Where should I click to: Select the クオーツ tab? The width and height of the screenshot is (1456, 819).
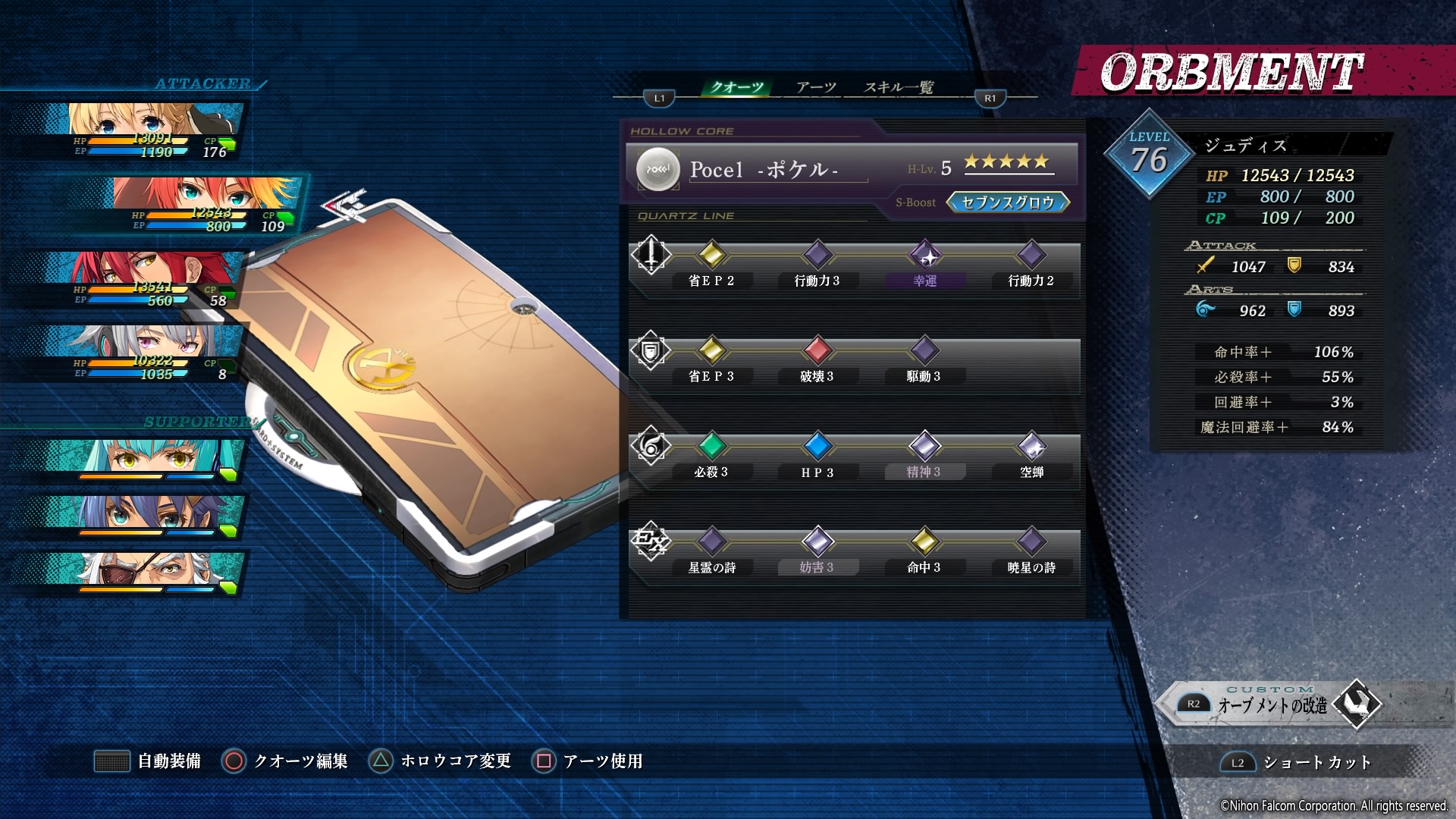pos(736,87)
